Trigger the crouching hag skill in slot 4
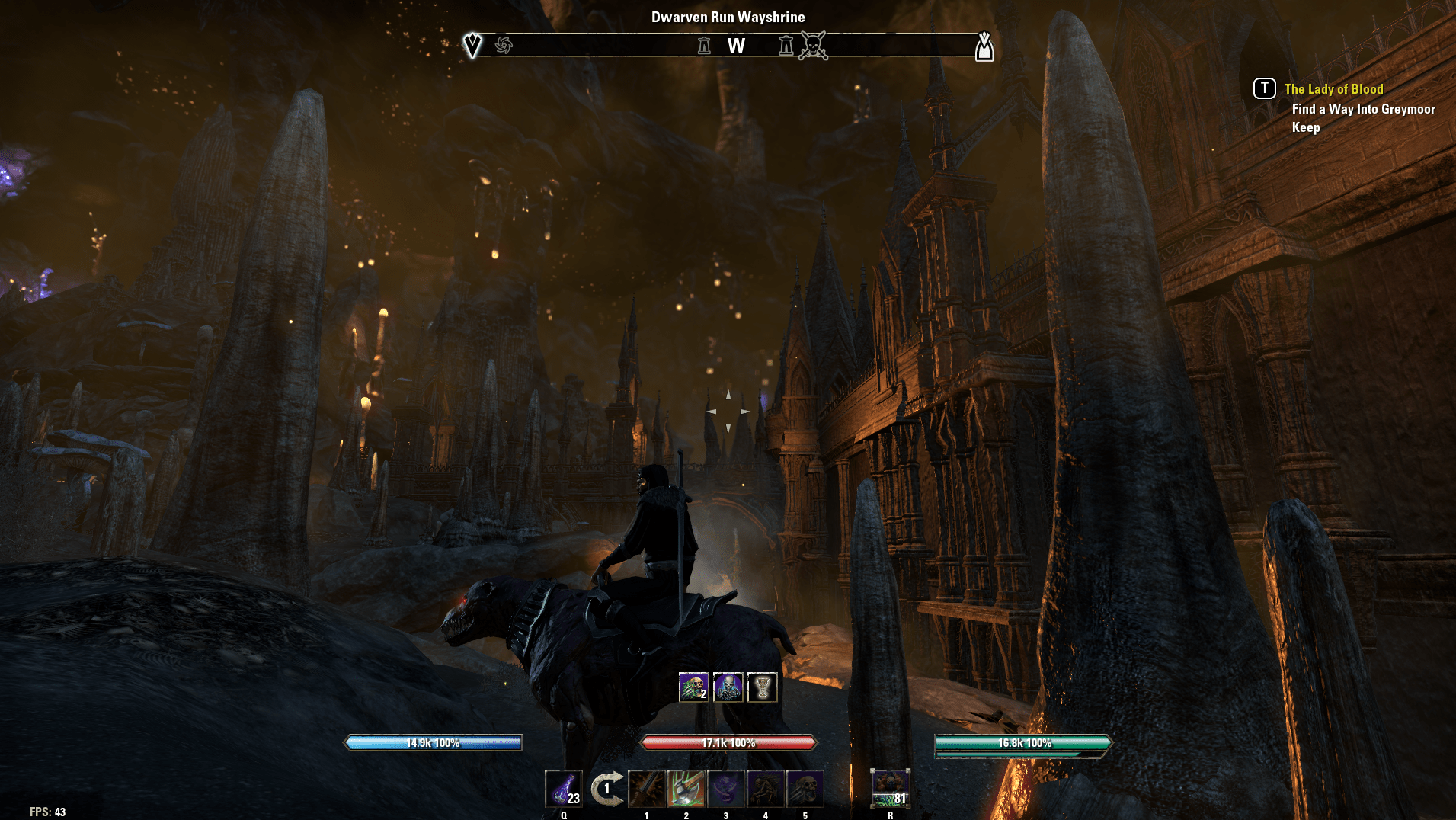Screen dimensions: 1456x820 (766, 790)
